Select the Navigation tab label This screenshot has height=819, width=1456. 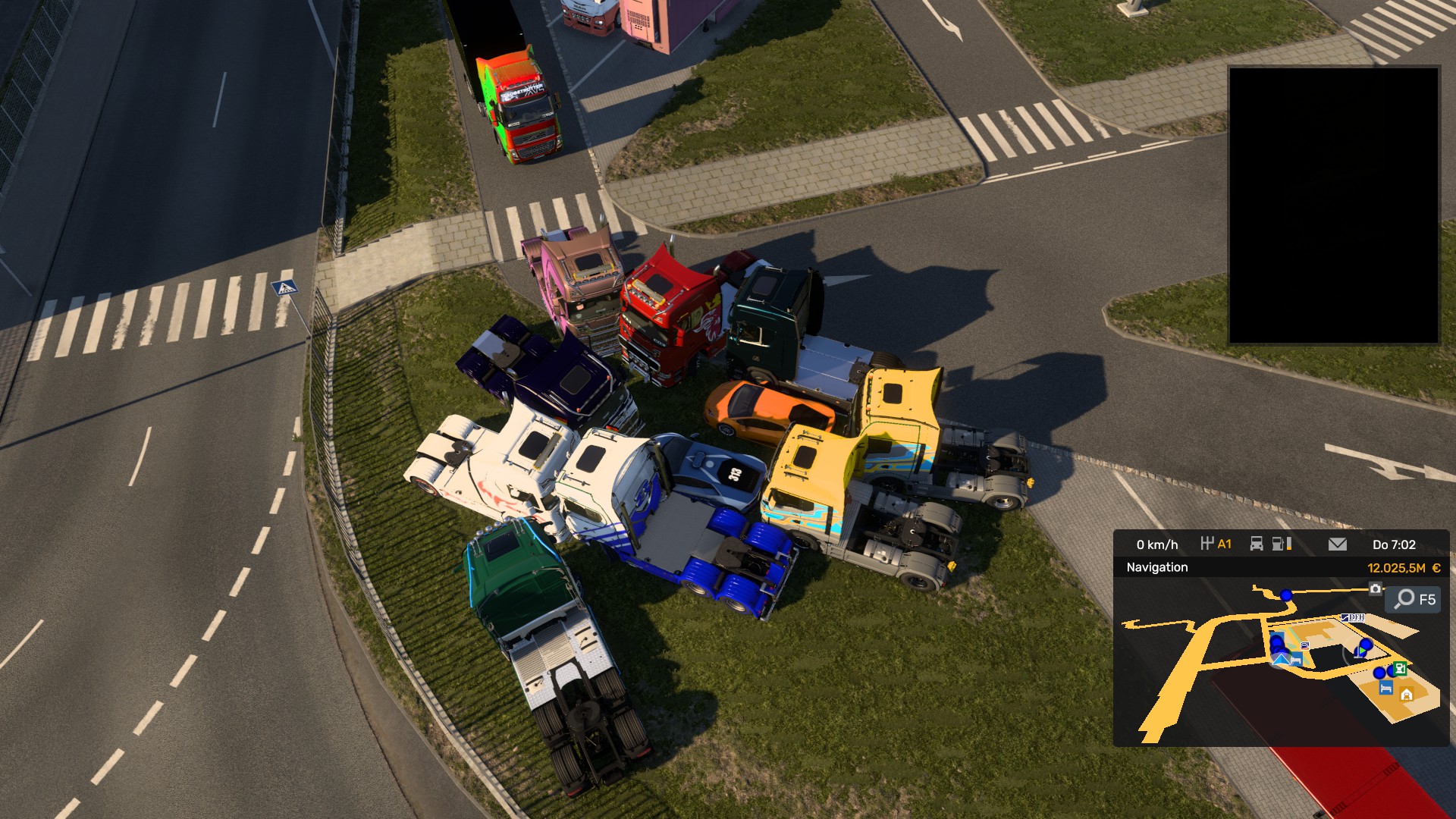point(1156,567)
